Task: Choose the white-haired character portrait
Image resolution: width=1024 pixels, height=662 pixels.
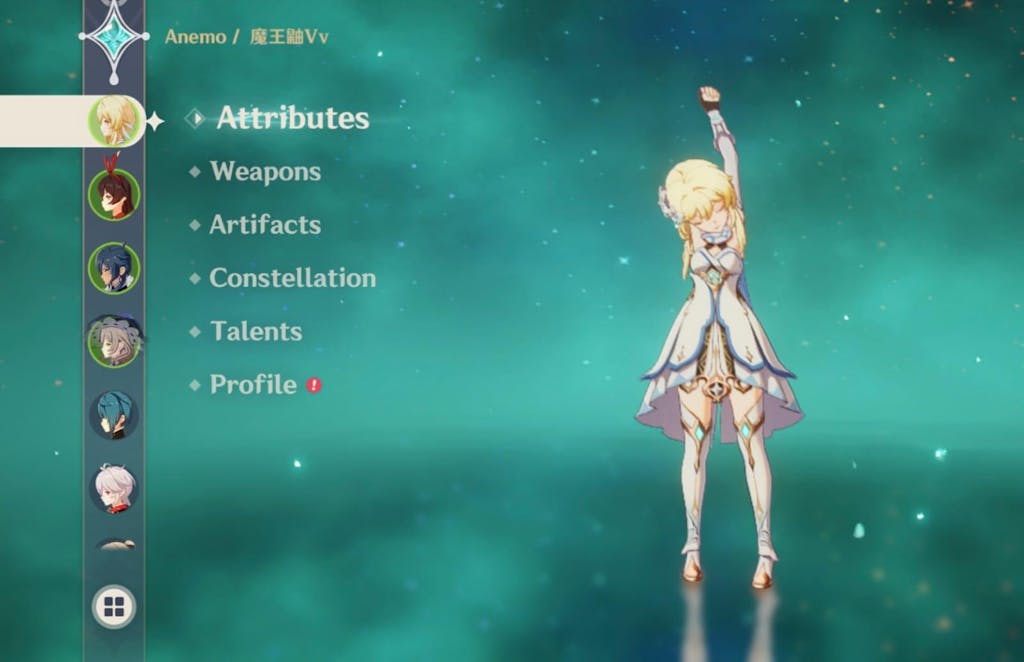Action: coord(114,488)
